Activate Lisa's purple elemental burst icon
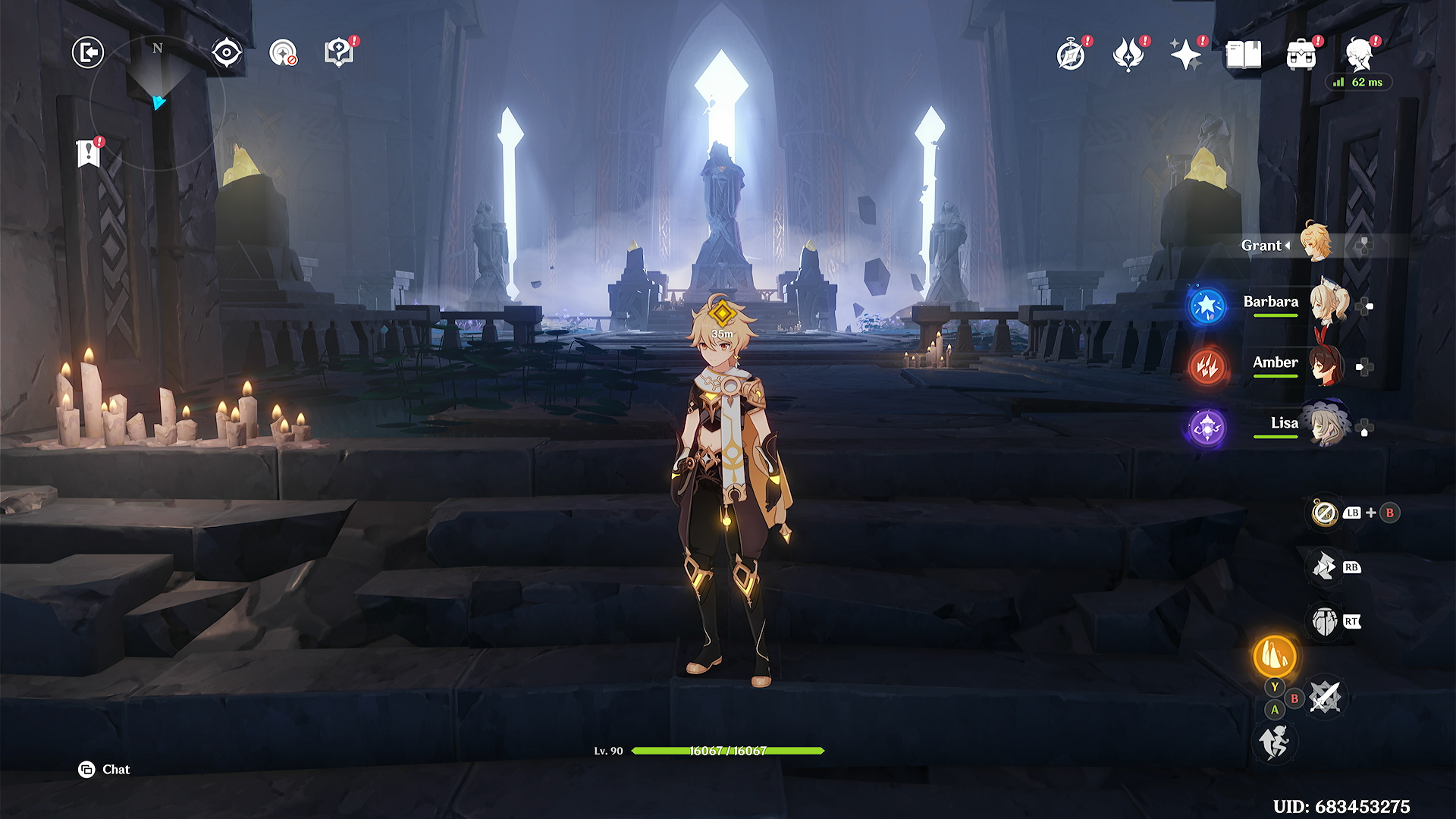 [x=1207, y=428]
